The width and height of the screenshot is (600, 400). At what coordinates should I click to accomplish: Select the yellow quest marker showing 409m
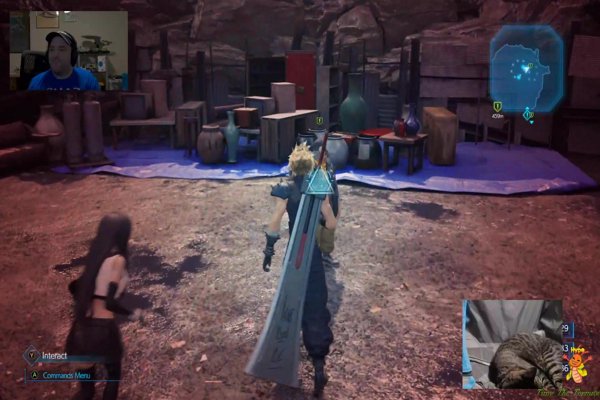497,107
